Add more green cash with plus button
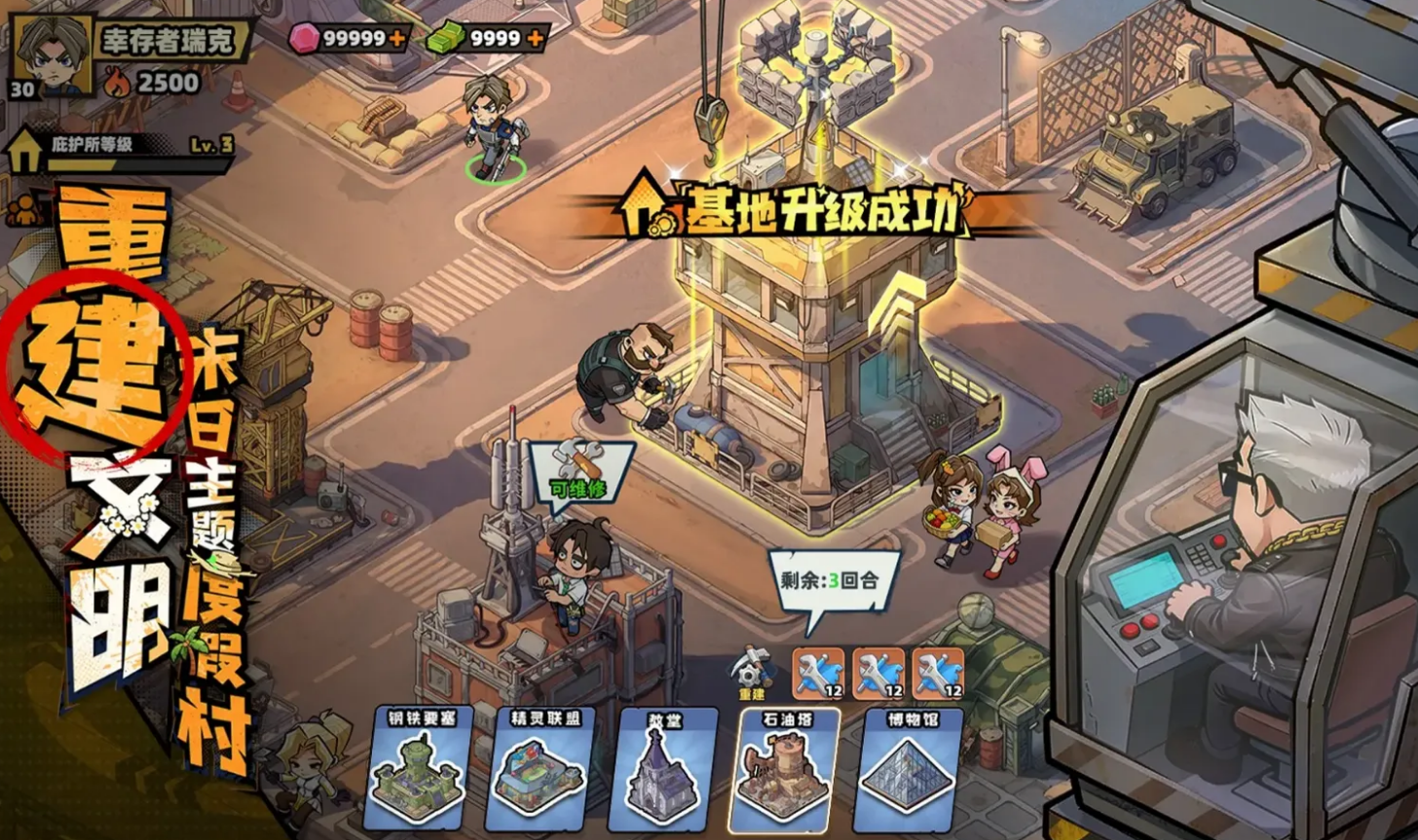This screenshot has height=840, width=1418. point(535,39)
